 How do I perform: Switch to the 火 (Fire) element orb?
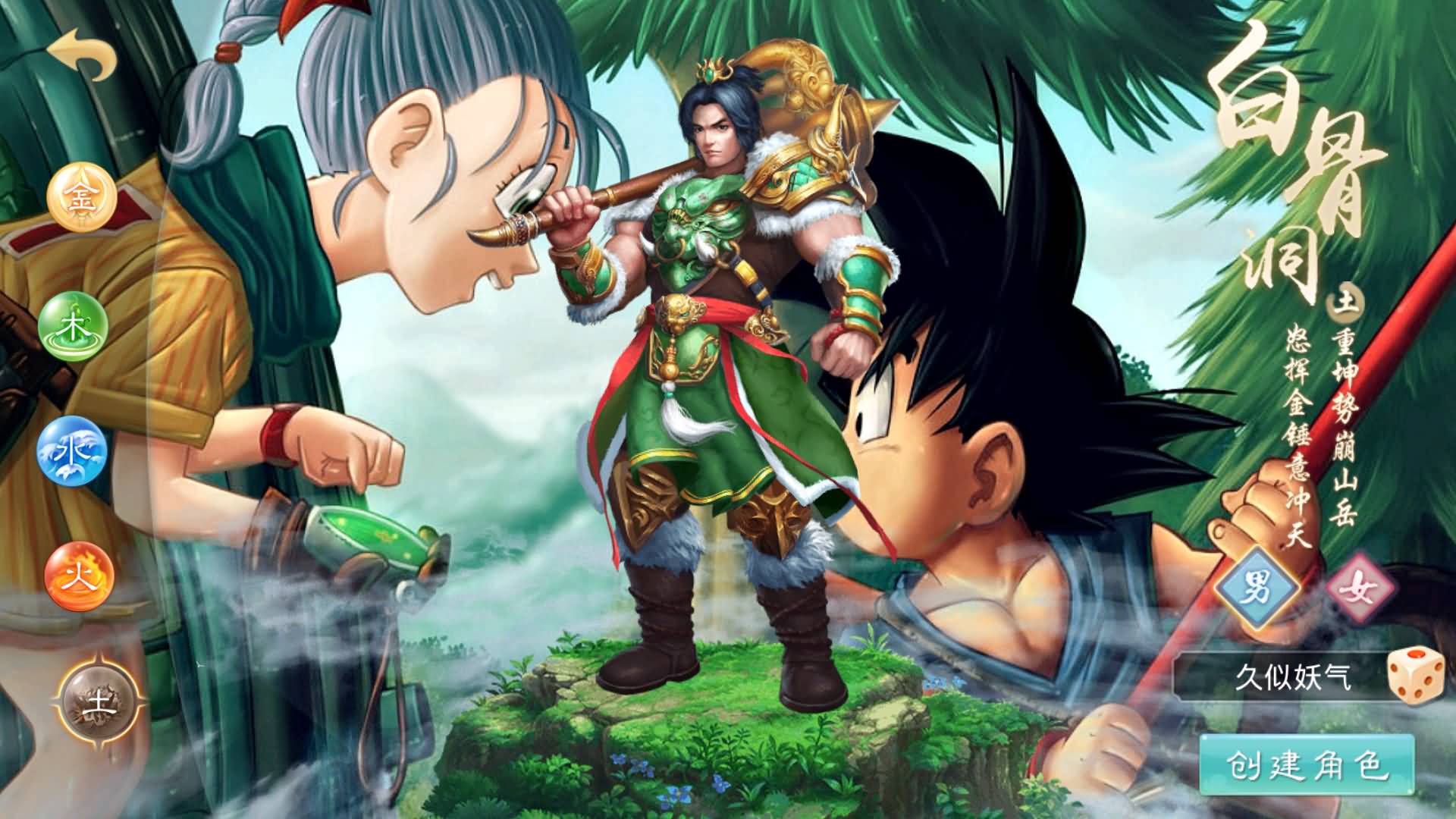point(79,578)
